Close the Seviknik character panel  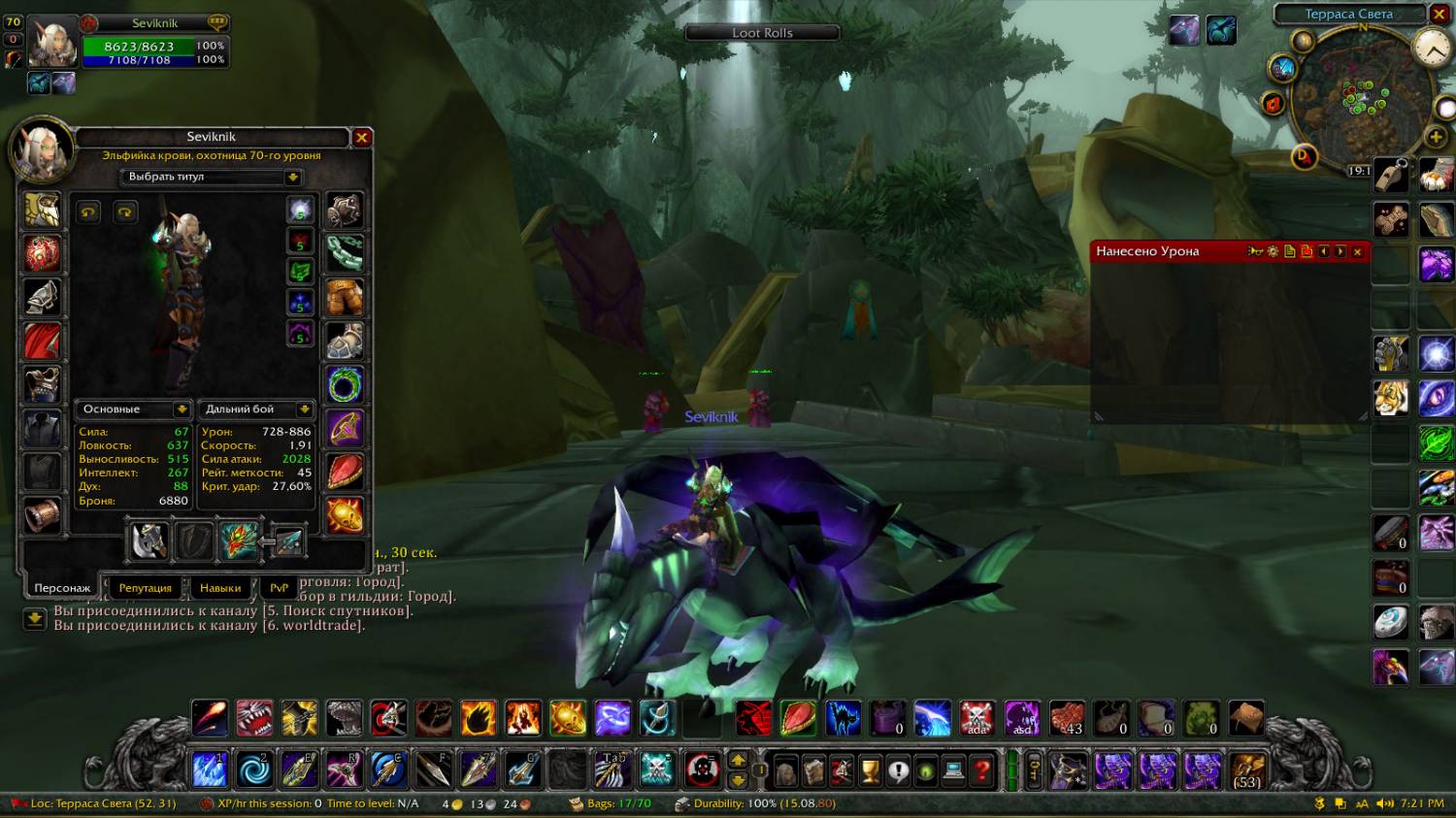(x=362, y=138)
